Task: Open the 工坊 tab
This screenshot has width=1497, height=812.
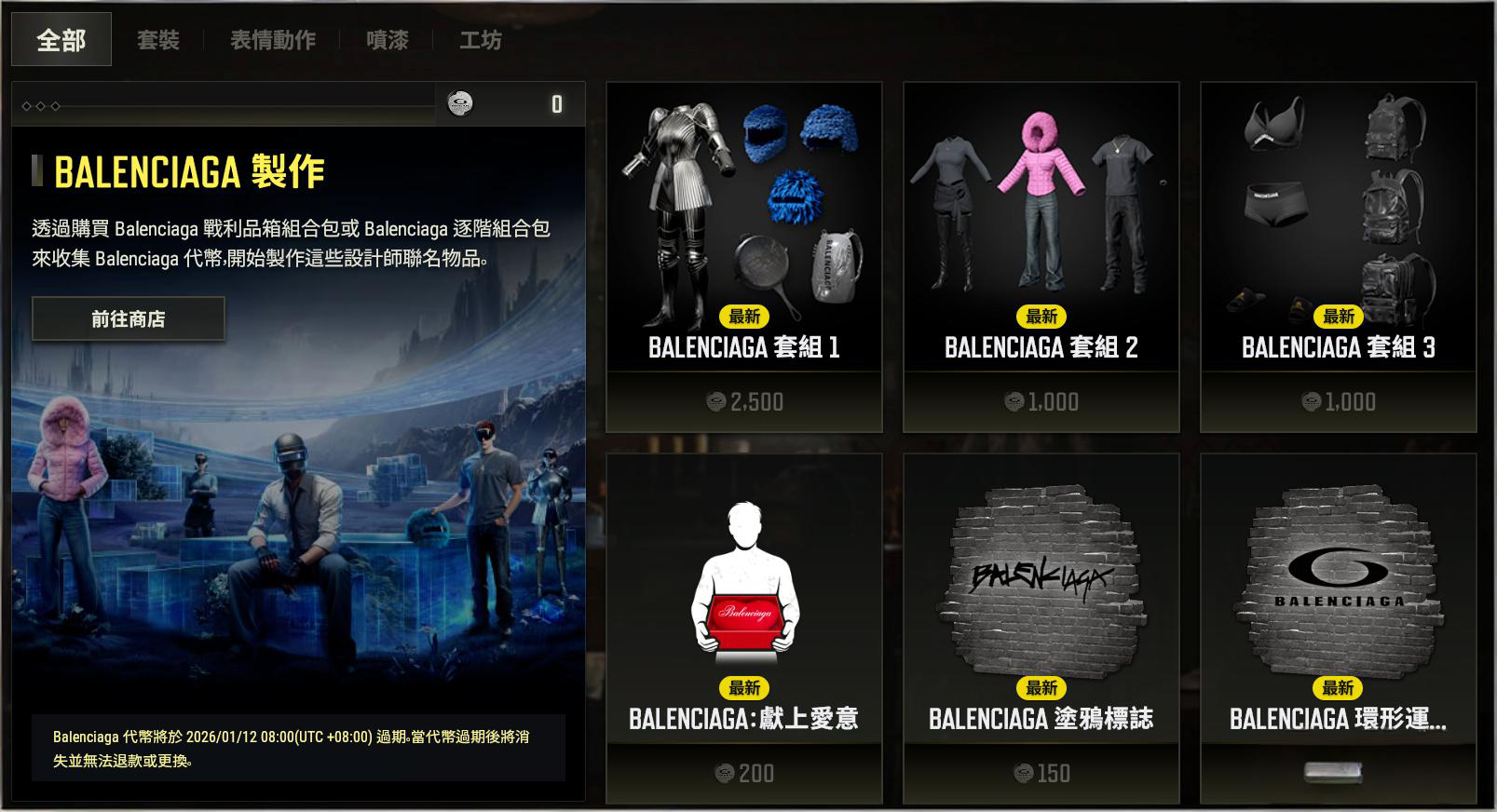Action: (480, 40)
